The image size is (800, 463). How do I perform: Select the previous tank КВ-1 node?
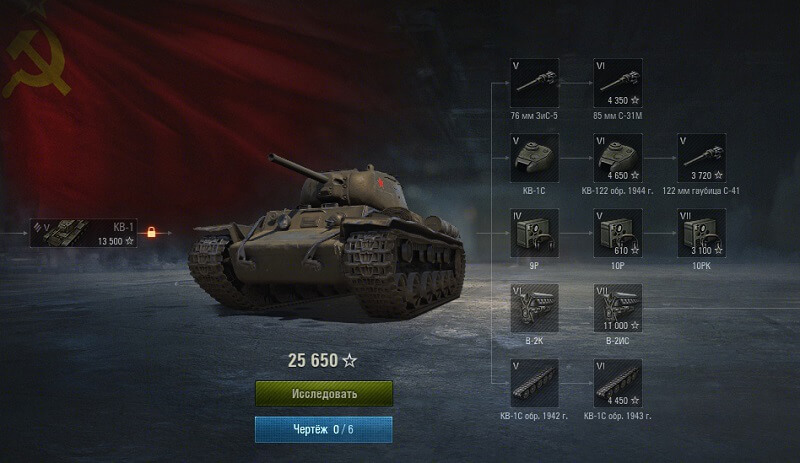click(x=82, y=232)
